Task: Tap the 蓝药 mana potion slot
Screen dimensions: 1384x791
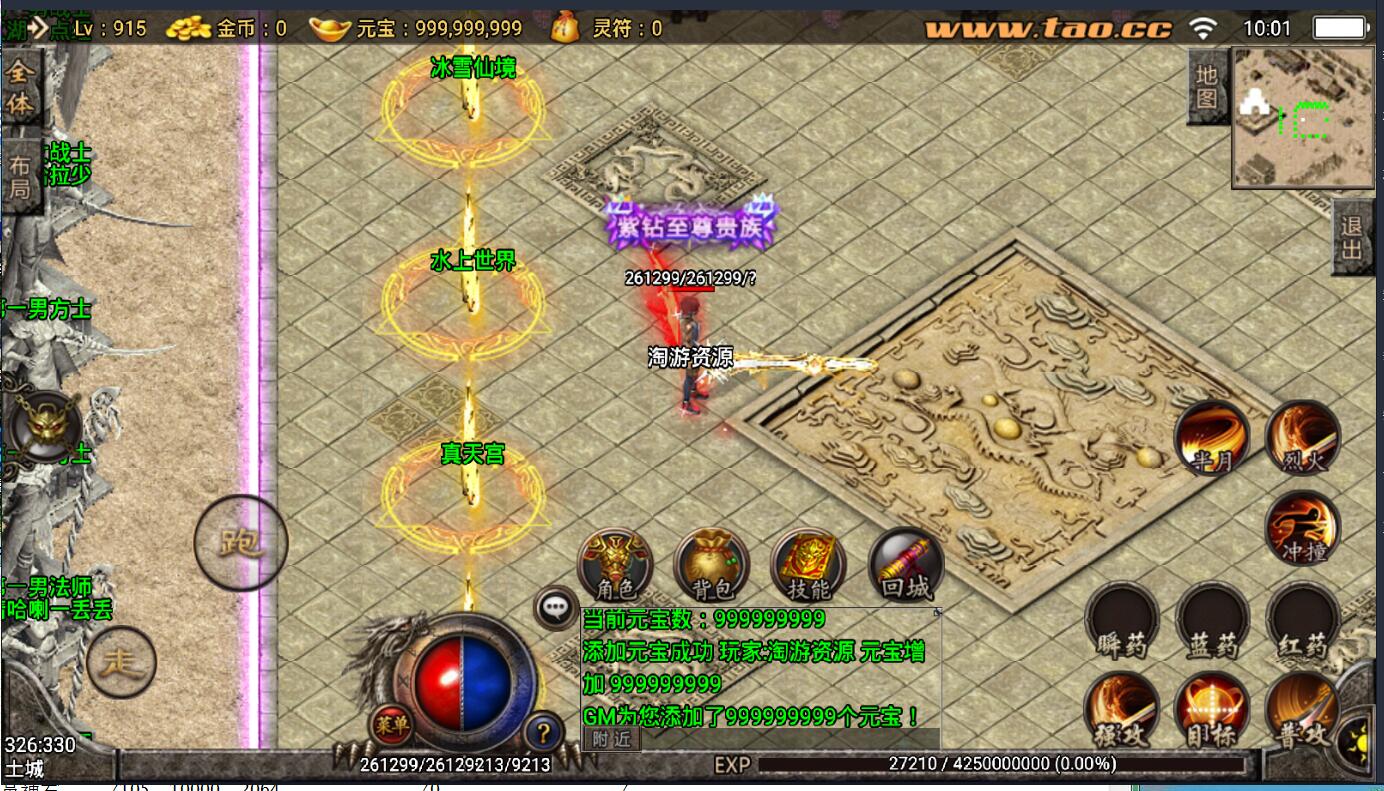Action: [1212, 620]
